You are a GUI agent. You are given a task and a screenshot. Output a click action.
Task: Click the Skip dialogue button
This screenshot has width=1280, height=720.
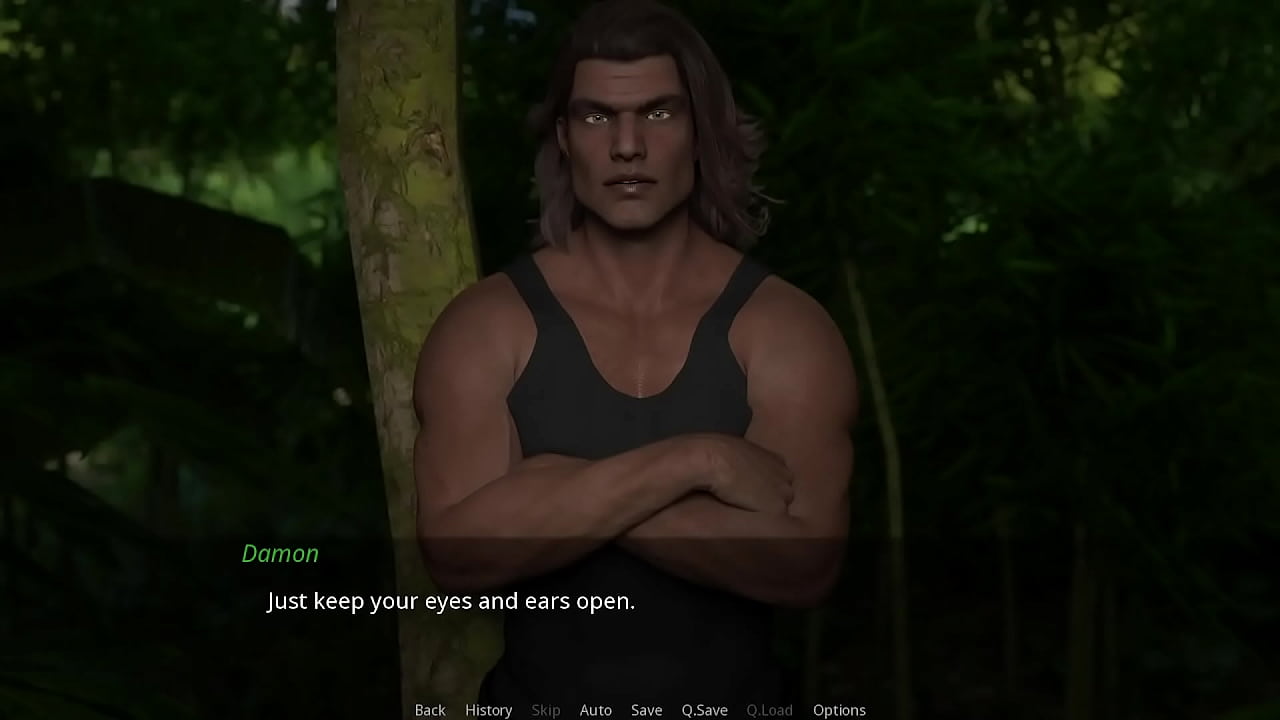(545, 710)
